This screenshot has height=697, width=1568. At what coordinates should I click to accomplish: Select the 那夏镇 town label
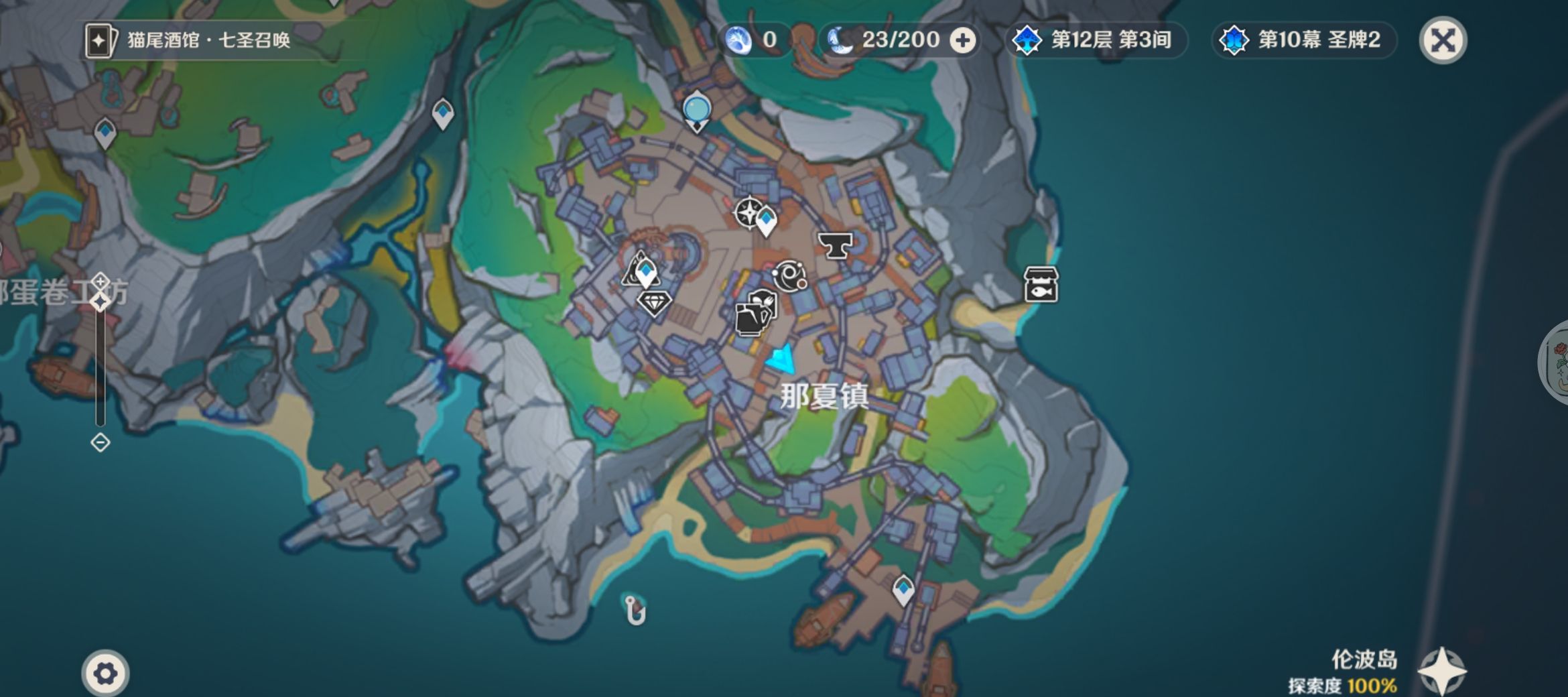tap(824, 396)
